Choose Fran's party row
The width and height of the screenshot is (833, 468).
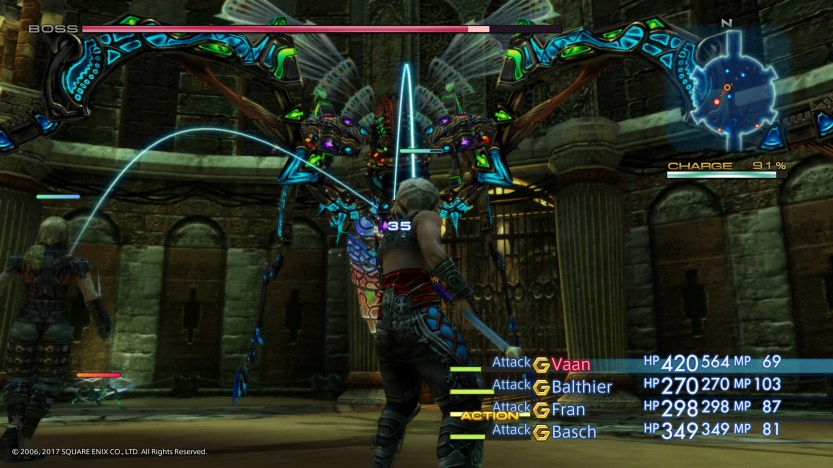click(568, 409)
